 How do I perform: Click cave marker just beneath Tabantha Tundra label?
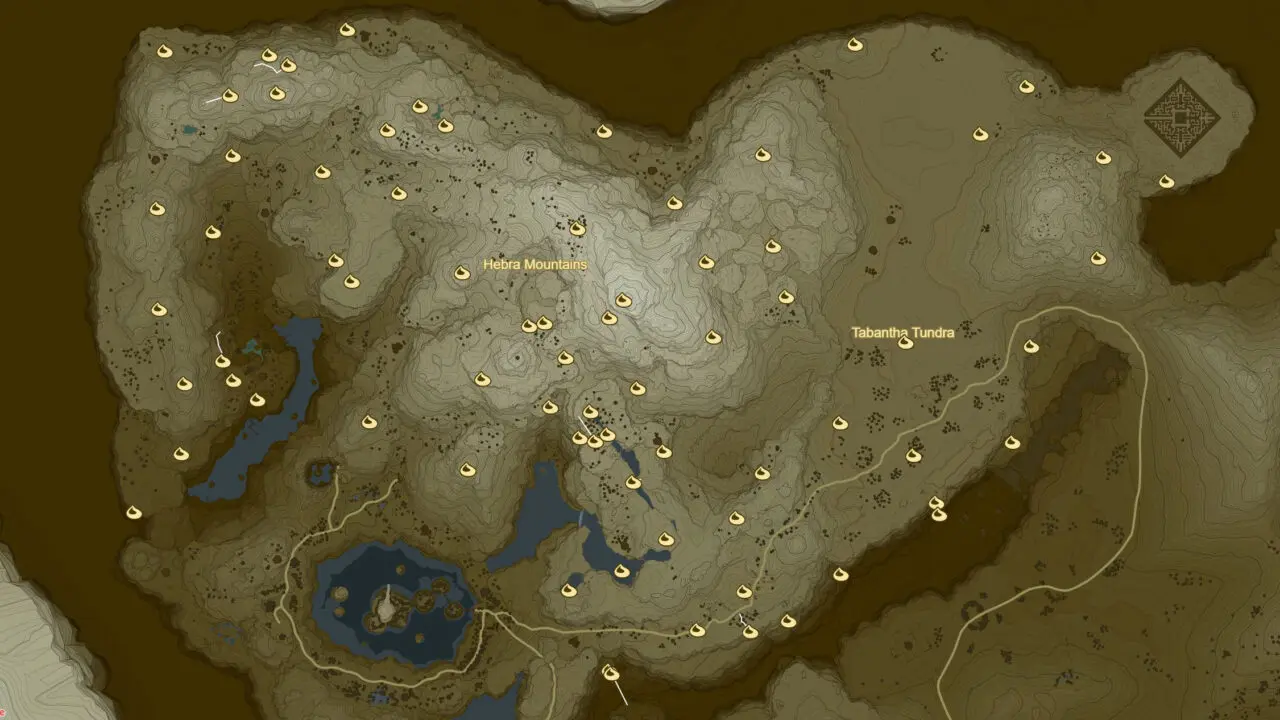coord(905,343)
